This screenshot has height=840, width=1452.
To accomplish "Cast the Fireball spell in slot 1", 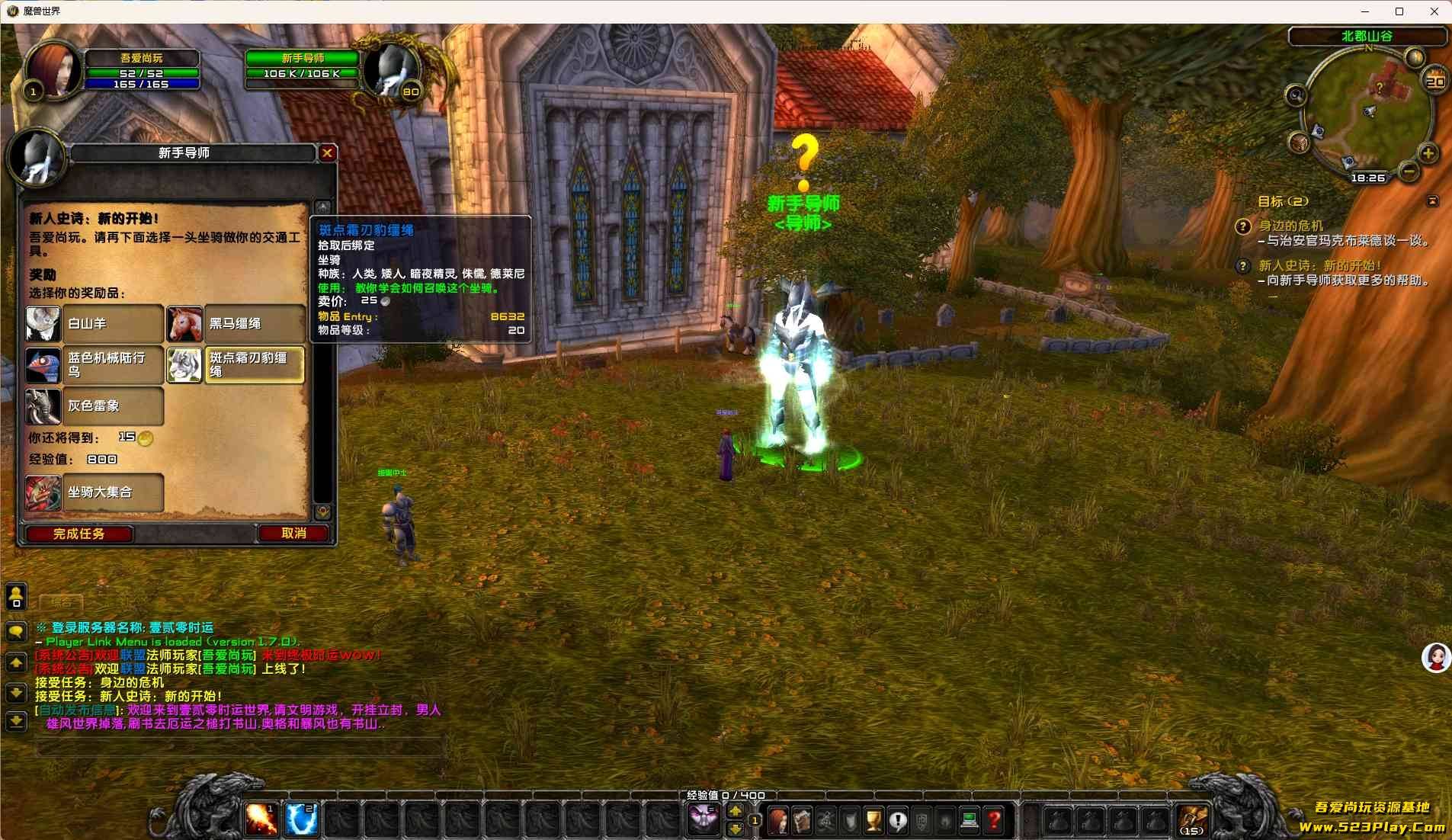I will [x=261, y=820].
